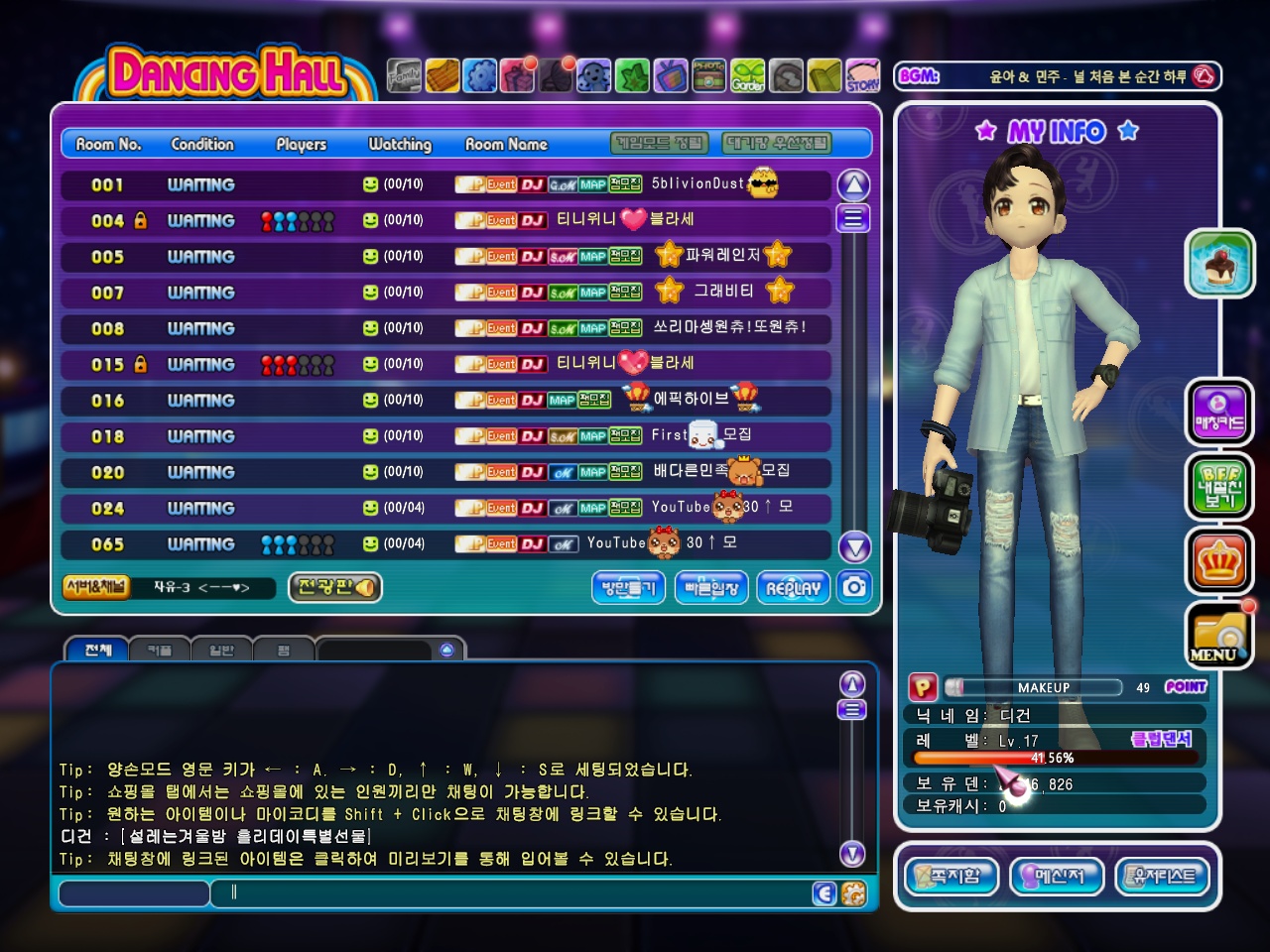Open the 쪽지함 mailbox button
This screenshot has width=1270, height=952.
tap(952, 877)
